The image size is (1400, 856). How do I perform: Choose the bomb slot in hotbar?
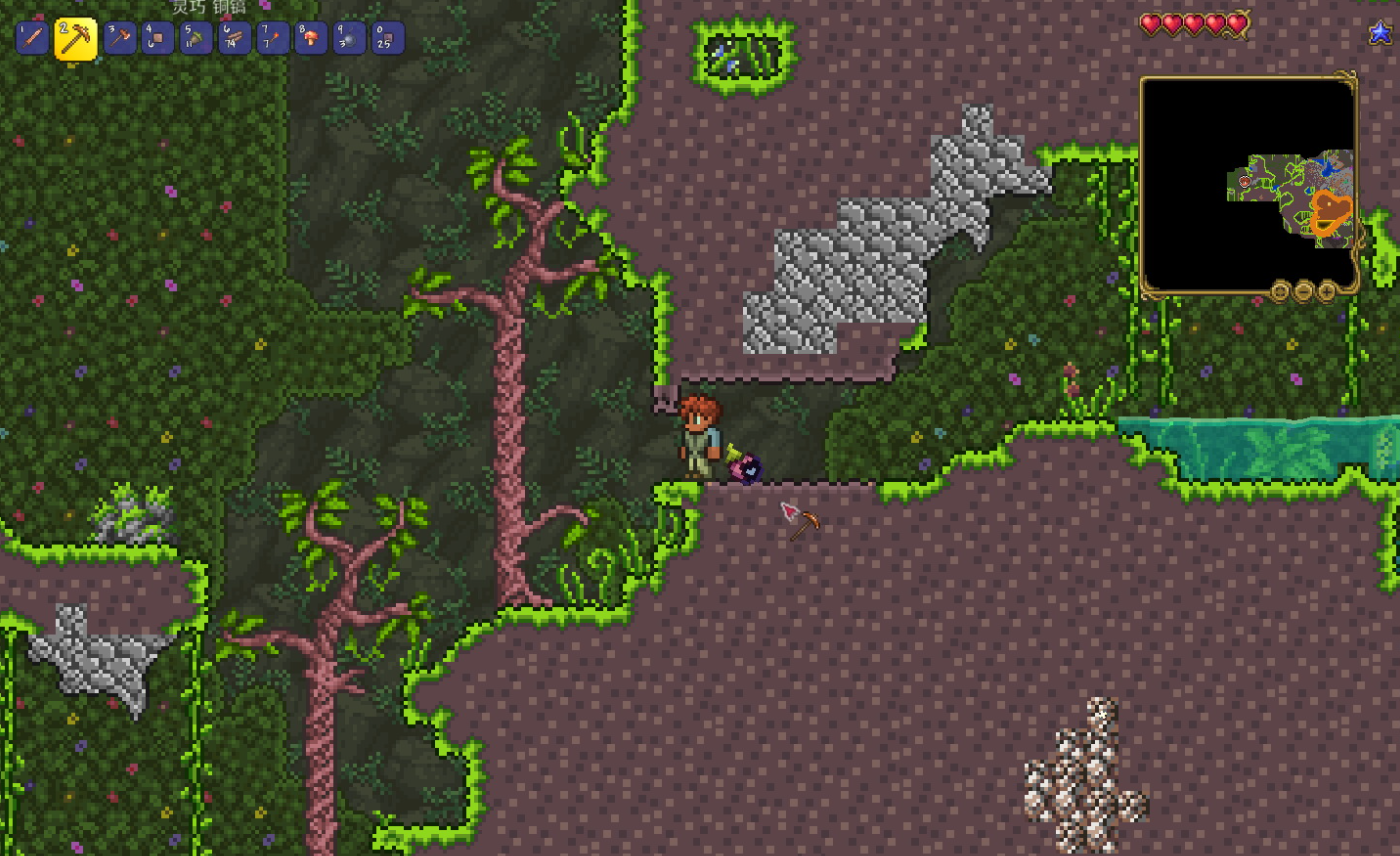coord(349,38)
